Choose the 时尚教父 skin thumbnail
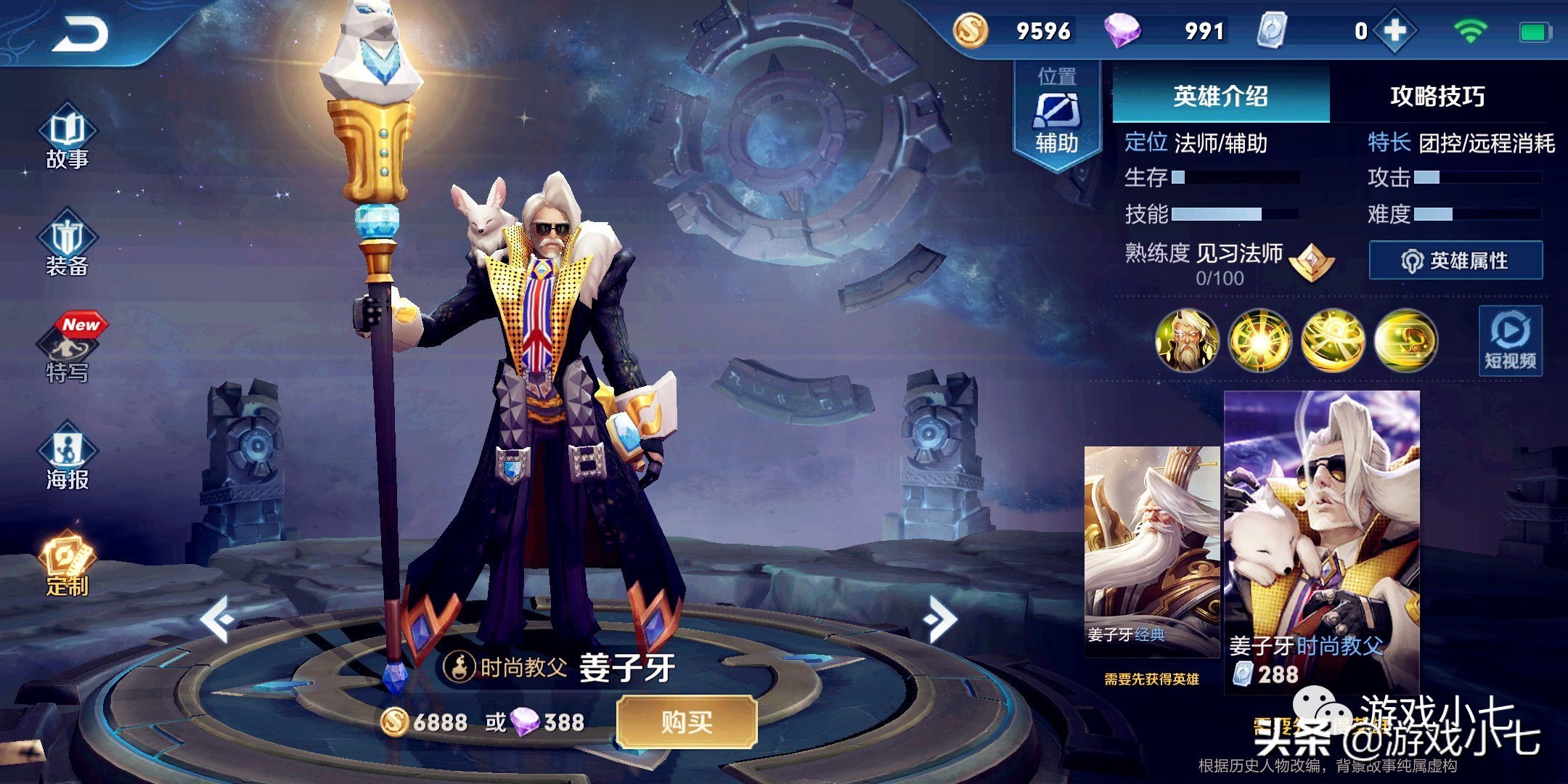 point(1321,541)
